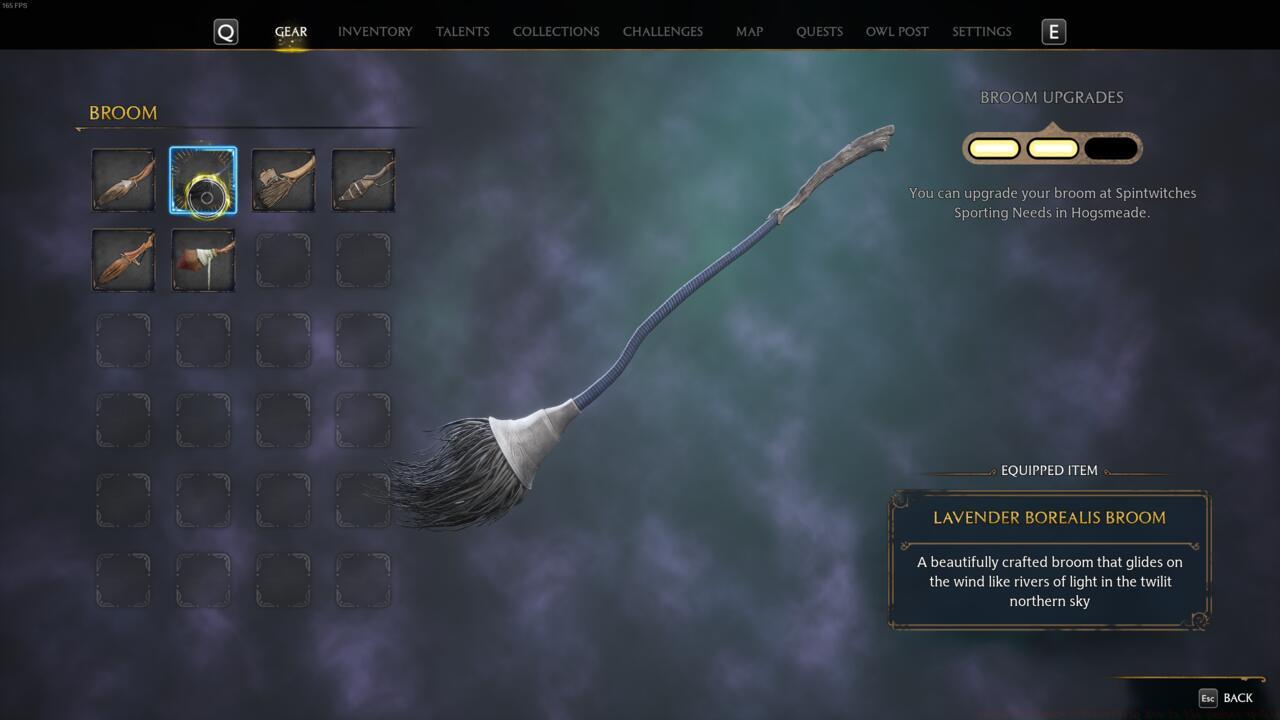The image size is (1280, 720).
Task: Switch to the Collections tab
Action: pos(555,31)
